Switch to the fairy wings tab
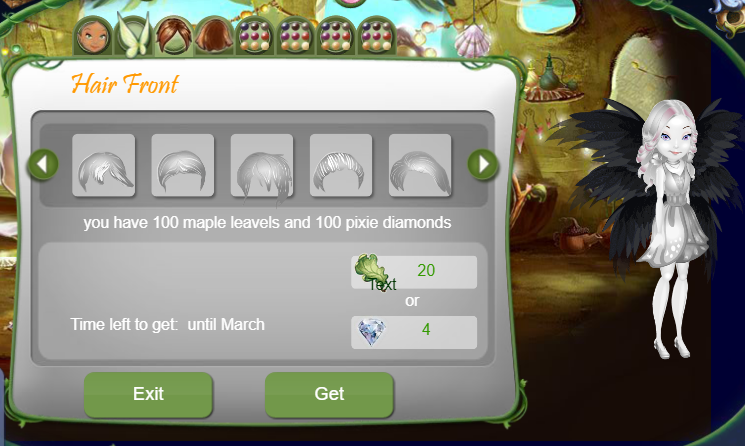 pos(132,36)
